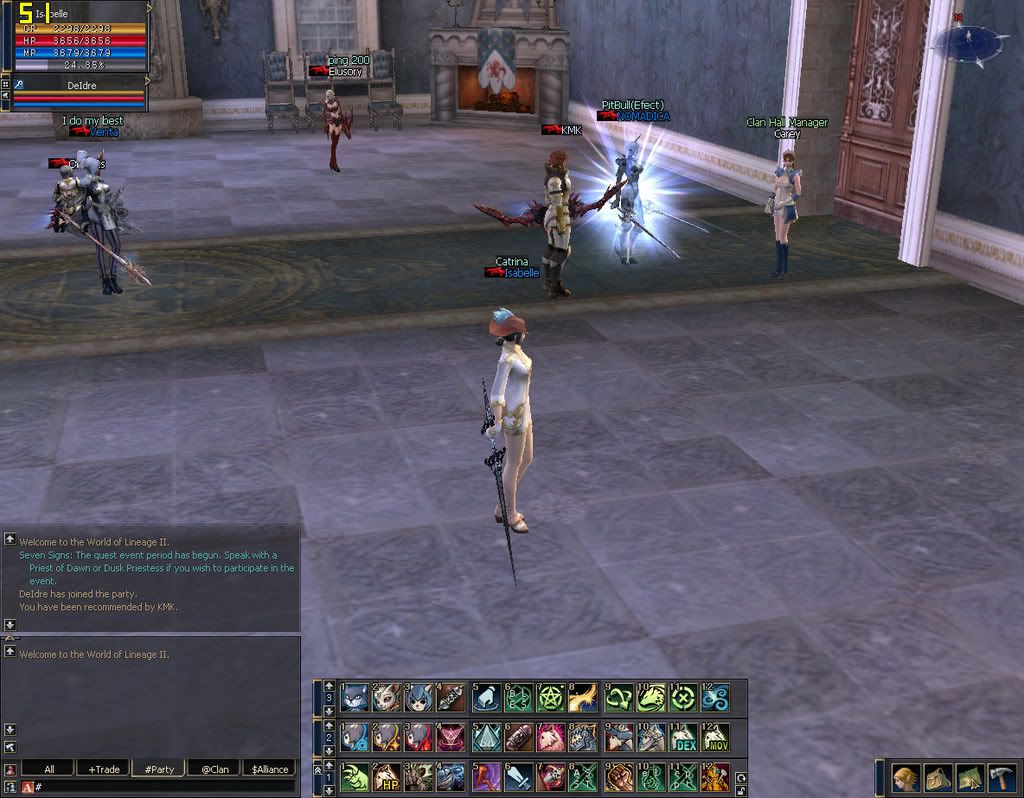Image resolution: width=1024 pixels, height=798 pixels.
Task: Select the #Party chat tab
Action: pos(159,769)
